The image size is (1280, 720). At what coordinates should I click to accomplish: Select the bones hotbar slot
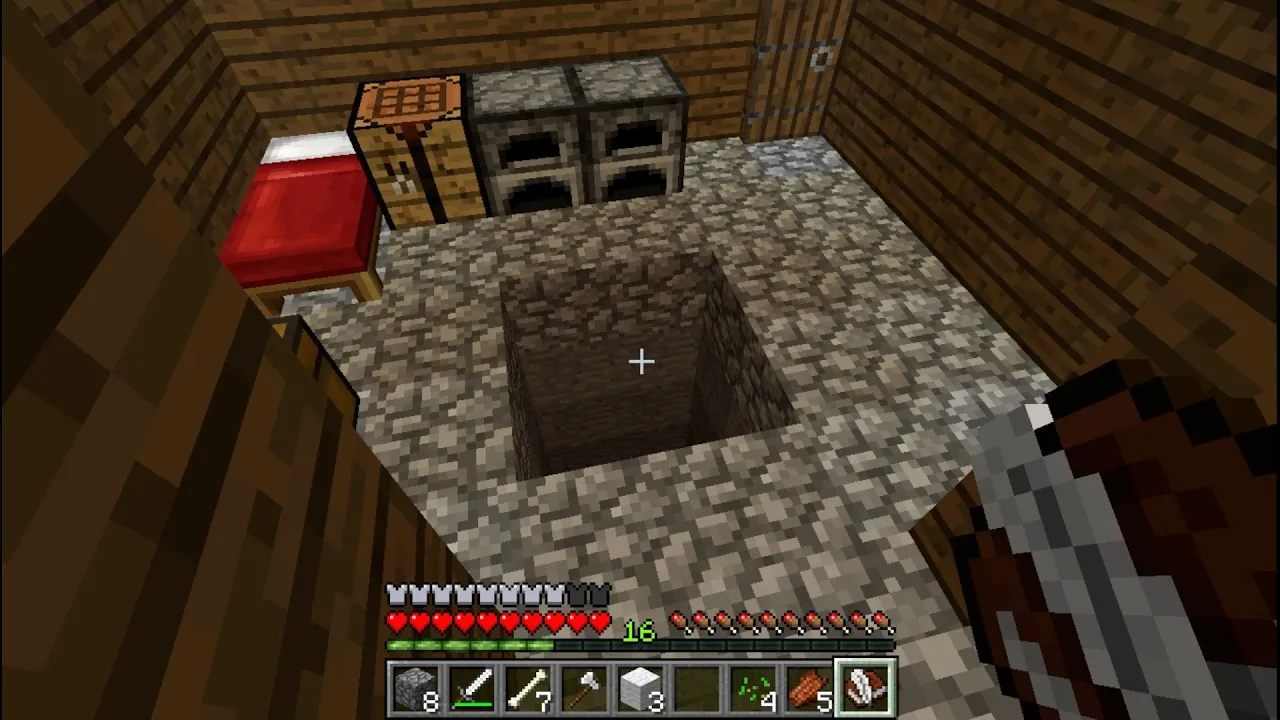click(528, 689)
